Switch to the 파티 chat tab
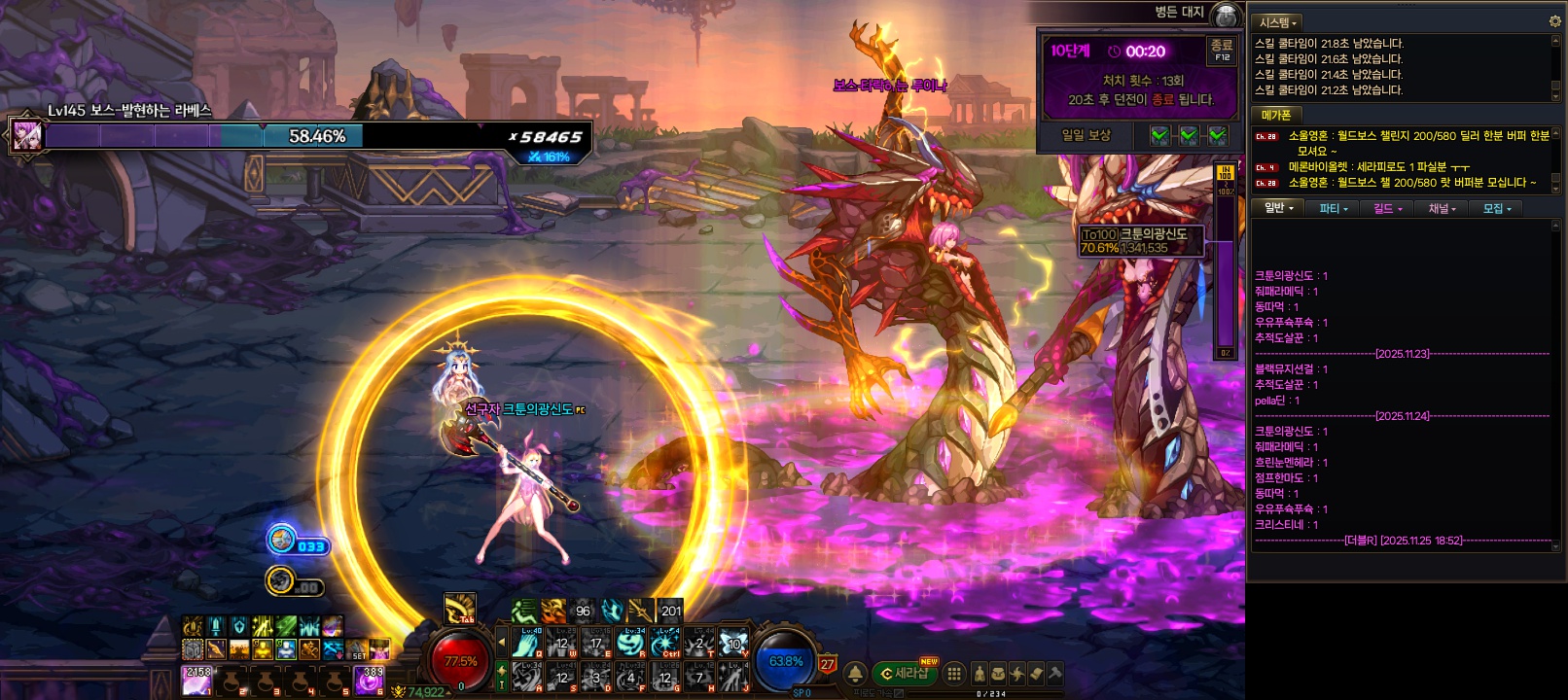The image size is (1568, 700). click(1334, 208)
